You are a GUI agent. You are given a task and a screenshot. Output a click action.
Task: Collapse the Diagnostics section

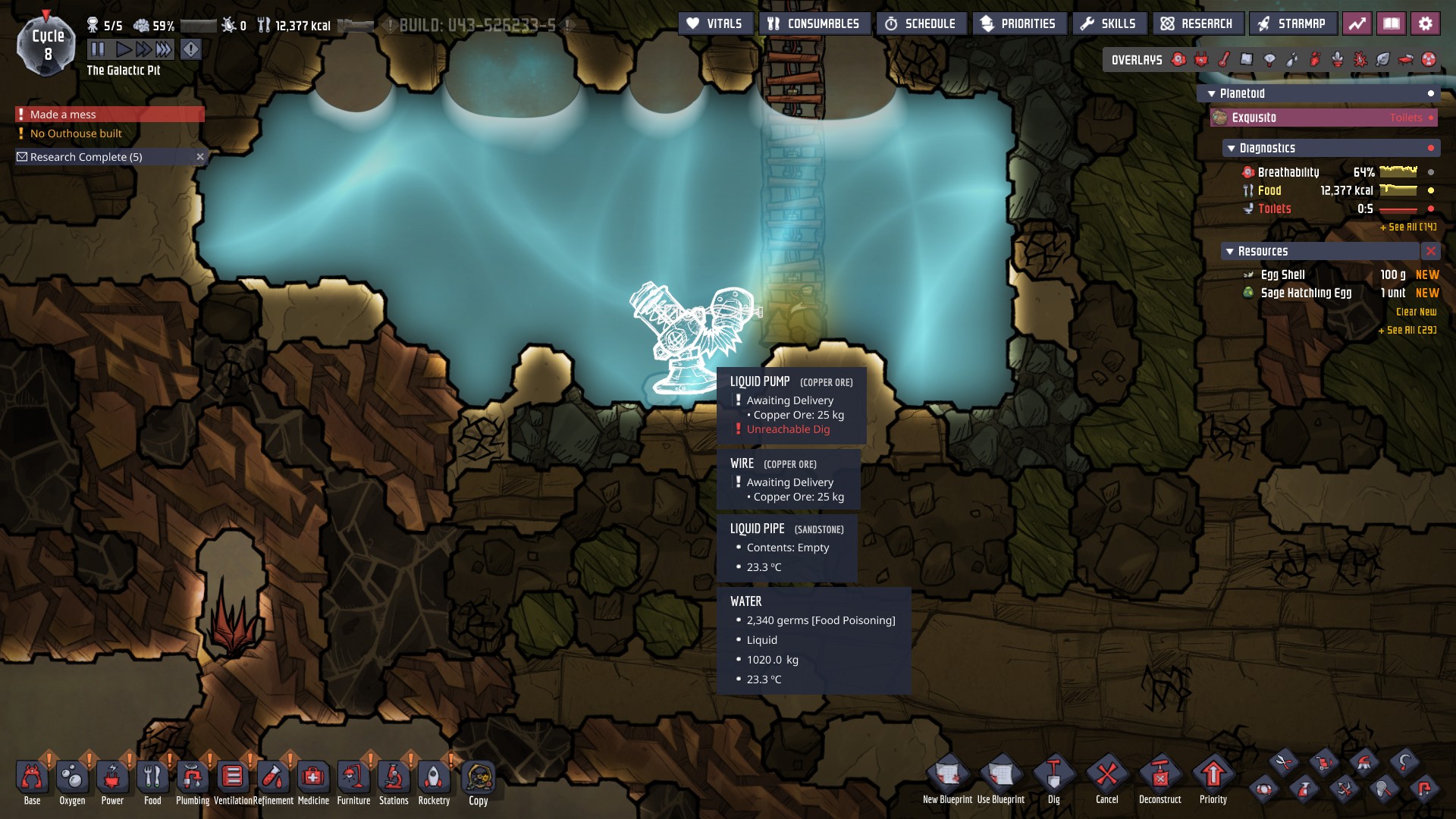pos(1232,149)
